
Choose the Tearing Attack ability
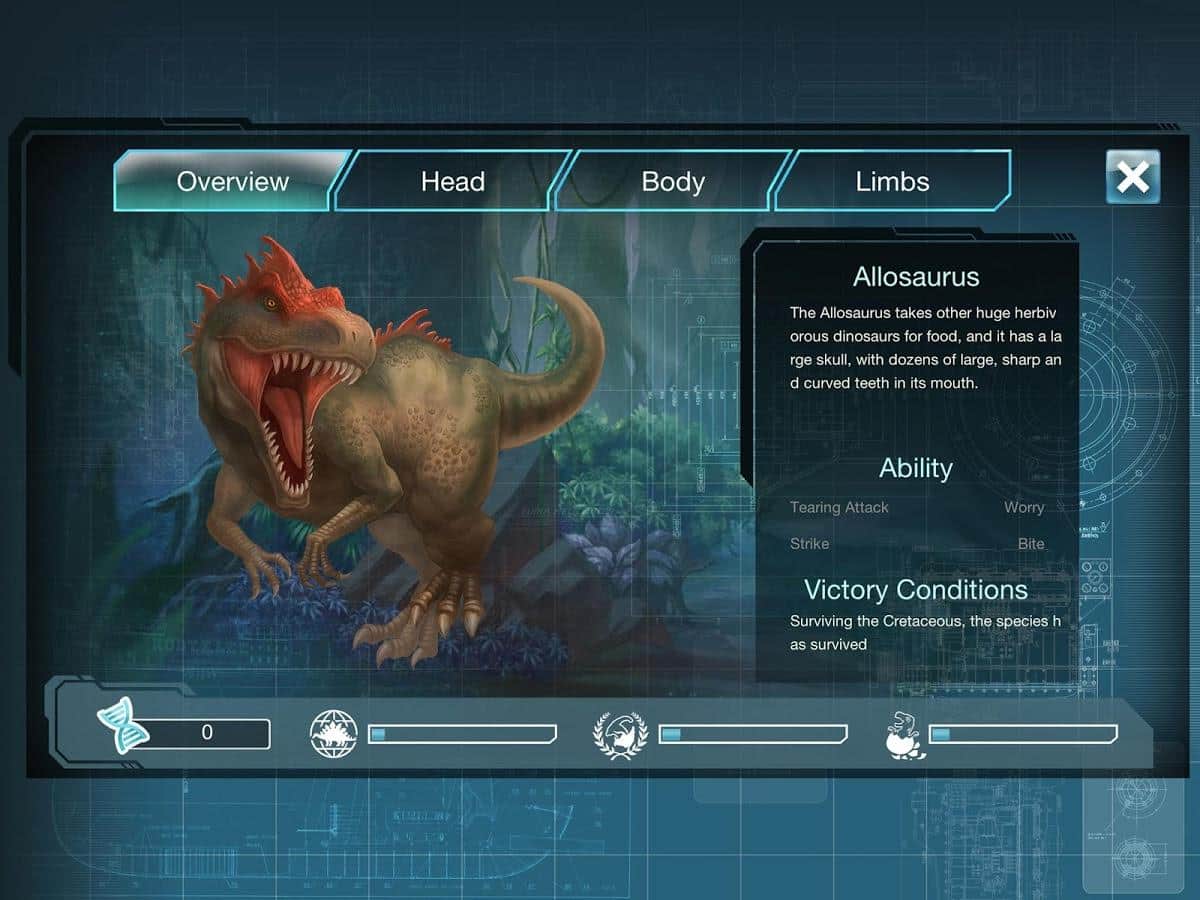pyautogui.click(x=839, y=507)
